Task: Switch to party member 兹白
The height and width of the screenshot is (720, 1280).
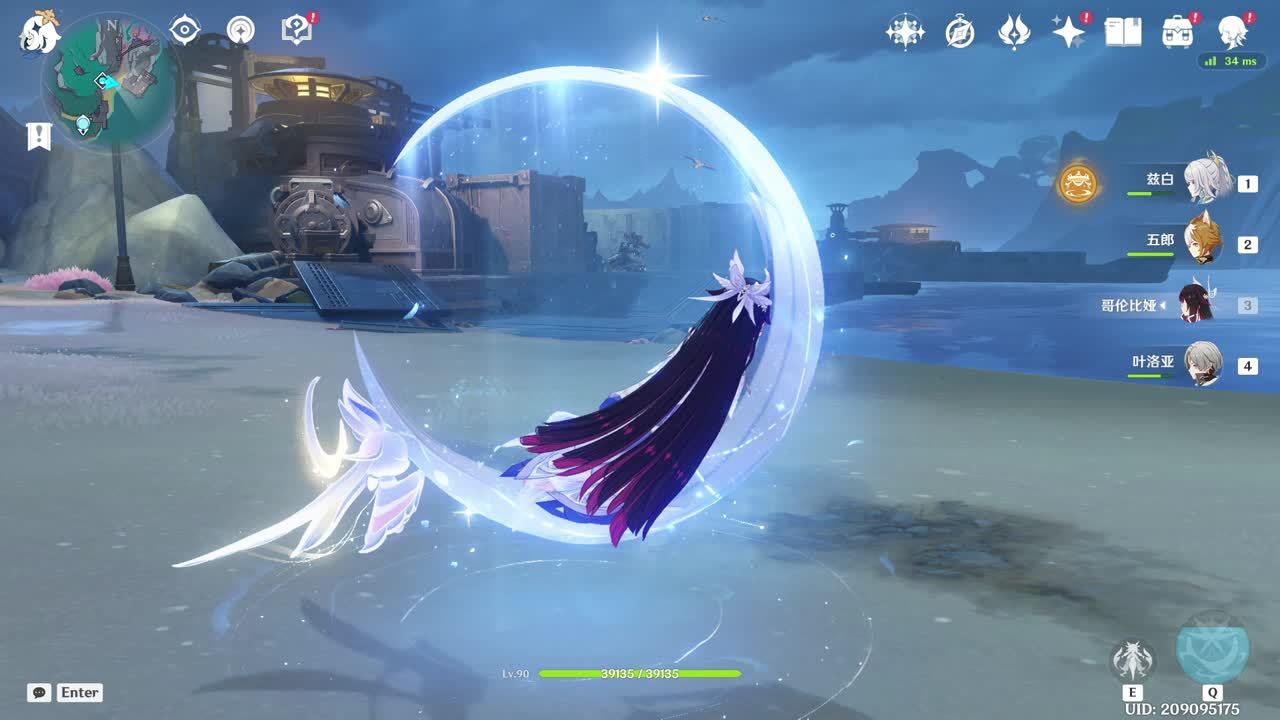Action: point(1208,183)
